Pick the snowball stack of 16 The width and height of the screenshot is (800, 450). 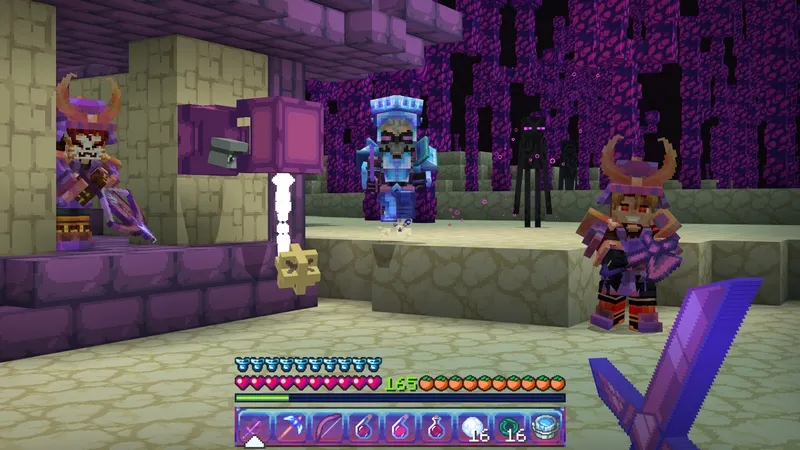472,427
